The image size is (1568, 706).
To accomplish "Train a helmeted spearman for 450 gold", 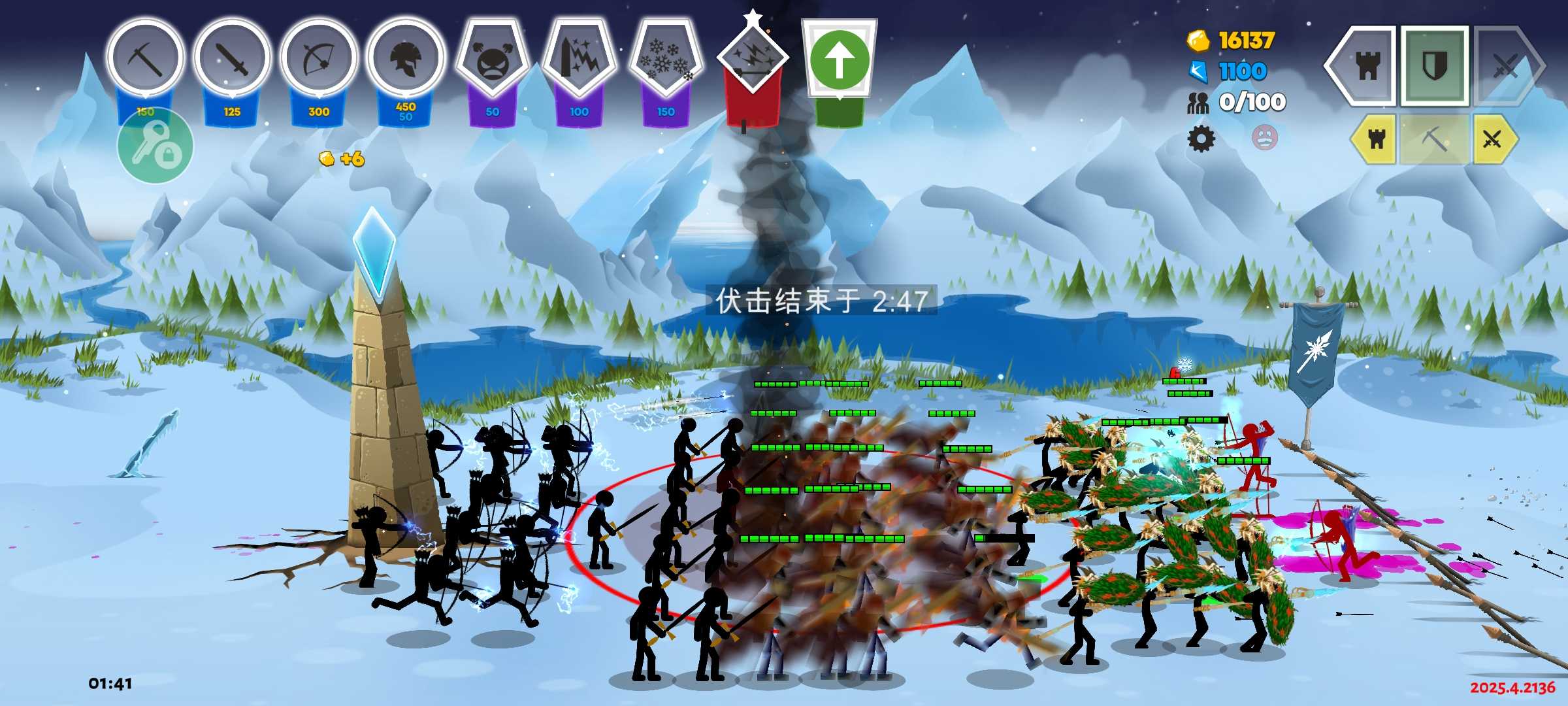I will point(406,59).
